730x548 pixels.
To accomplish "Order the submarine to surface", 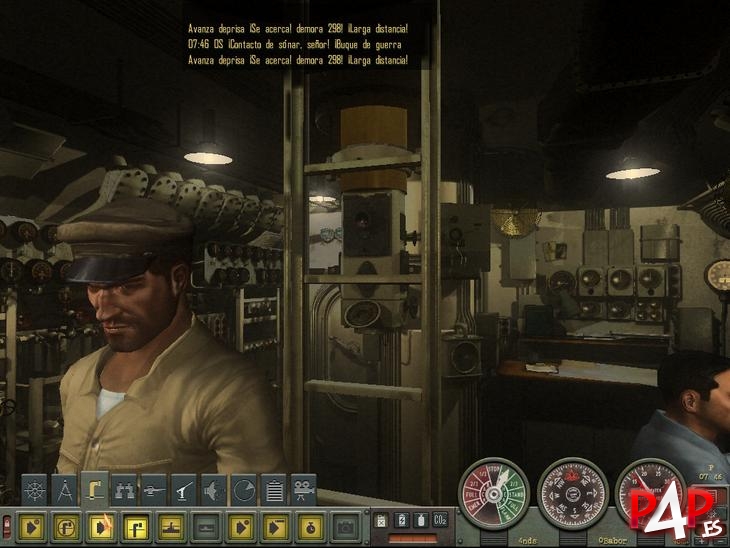I will pyautogui.click(x=168, y=525).
